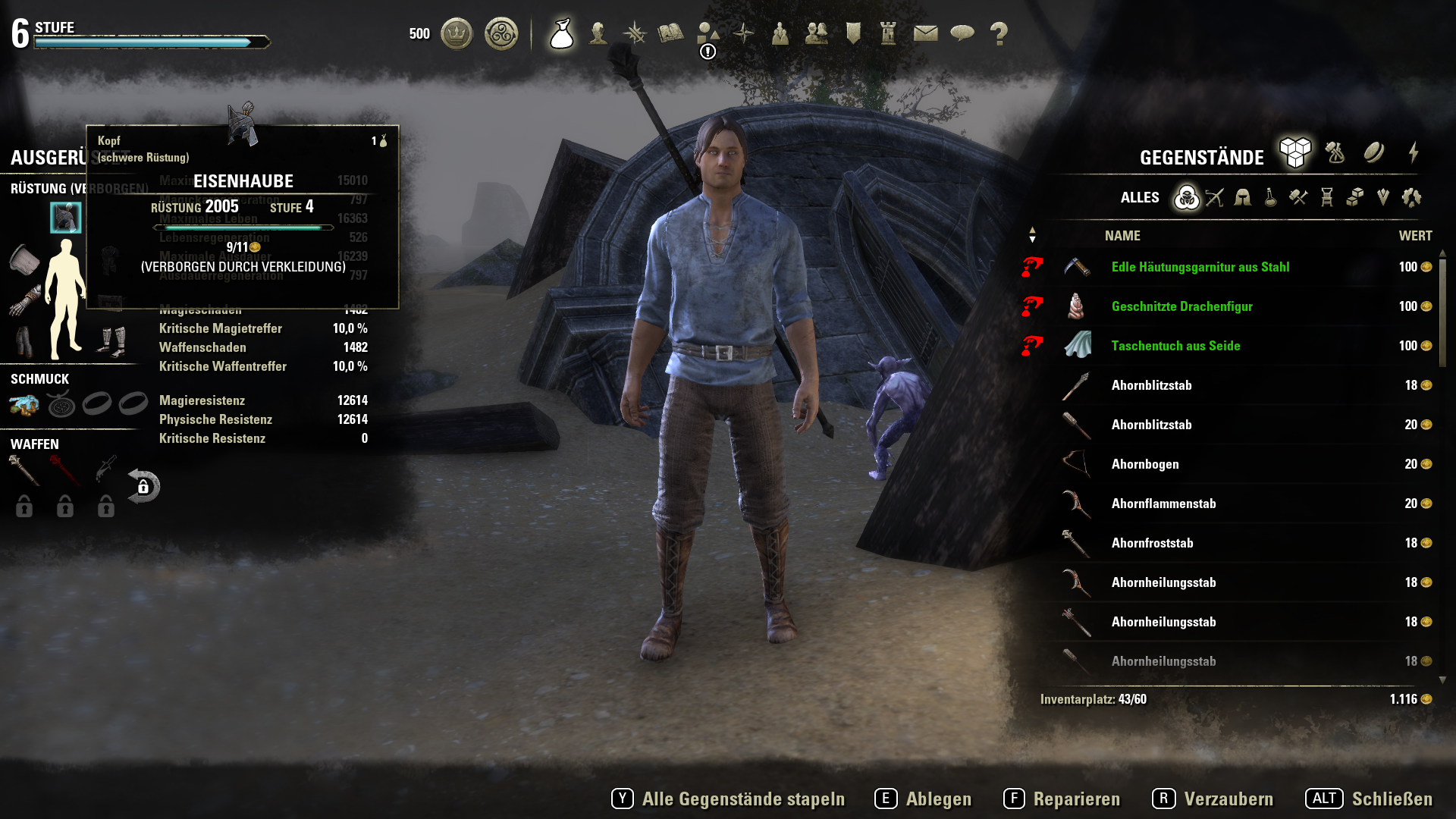Filter inventory by weapons crossed swords

[1214, 198]
